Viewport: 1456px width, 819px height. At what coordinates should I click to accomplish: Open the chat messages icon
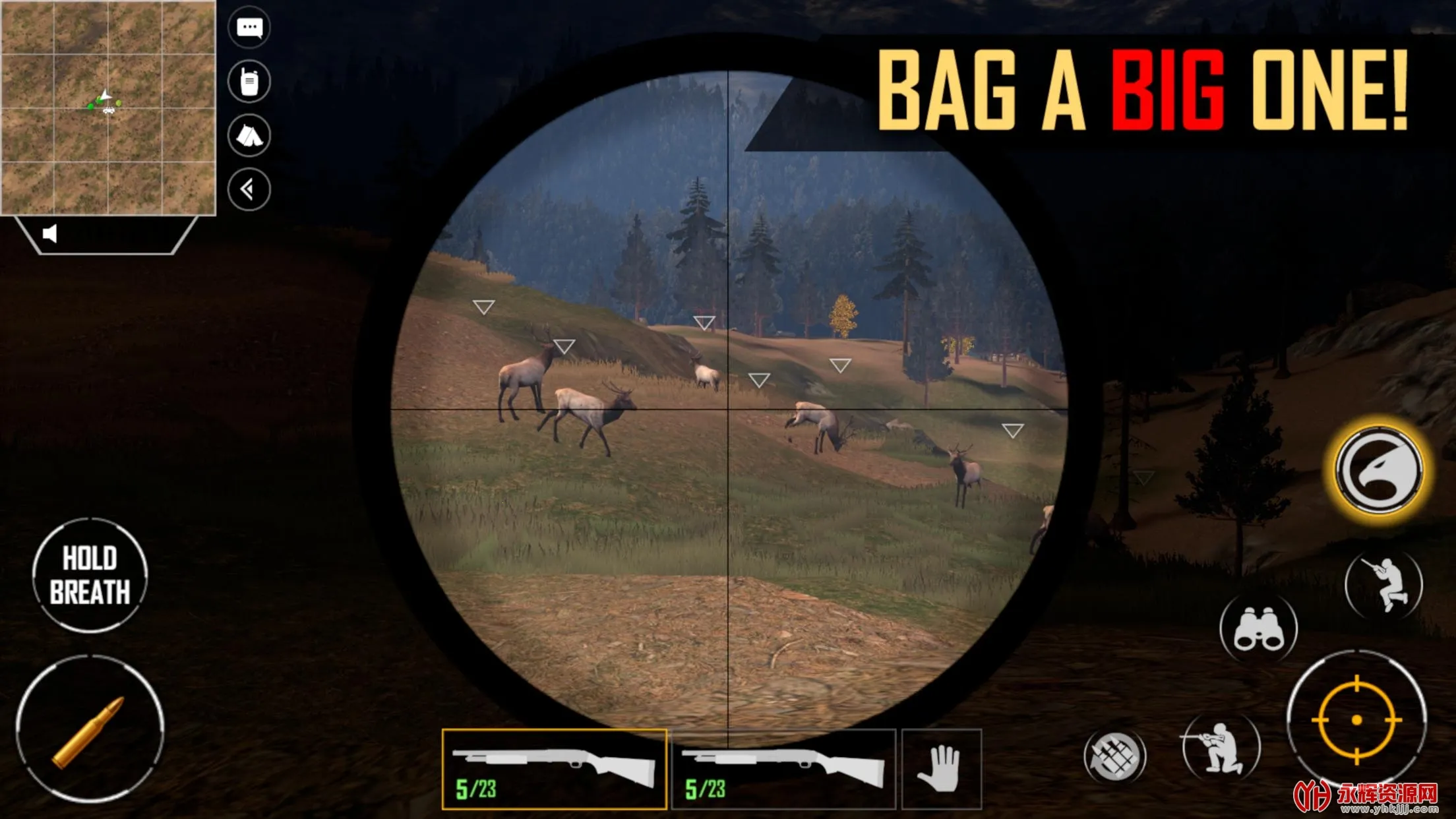pos(251,28)
